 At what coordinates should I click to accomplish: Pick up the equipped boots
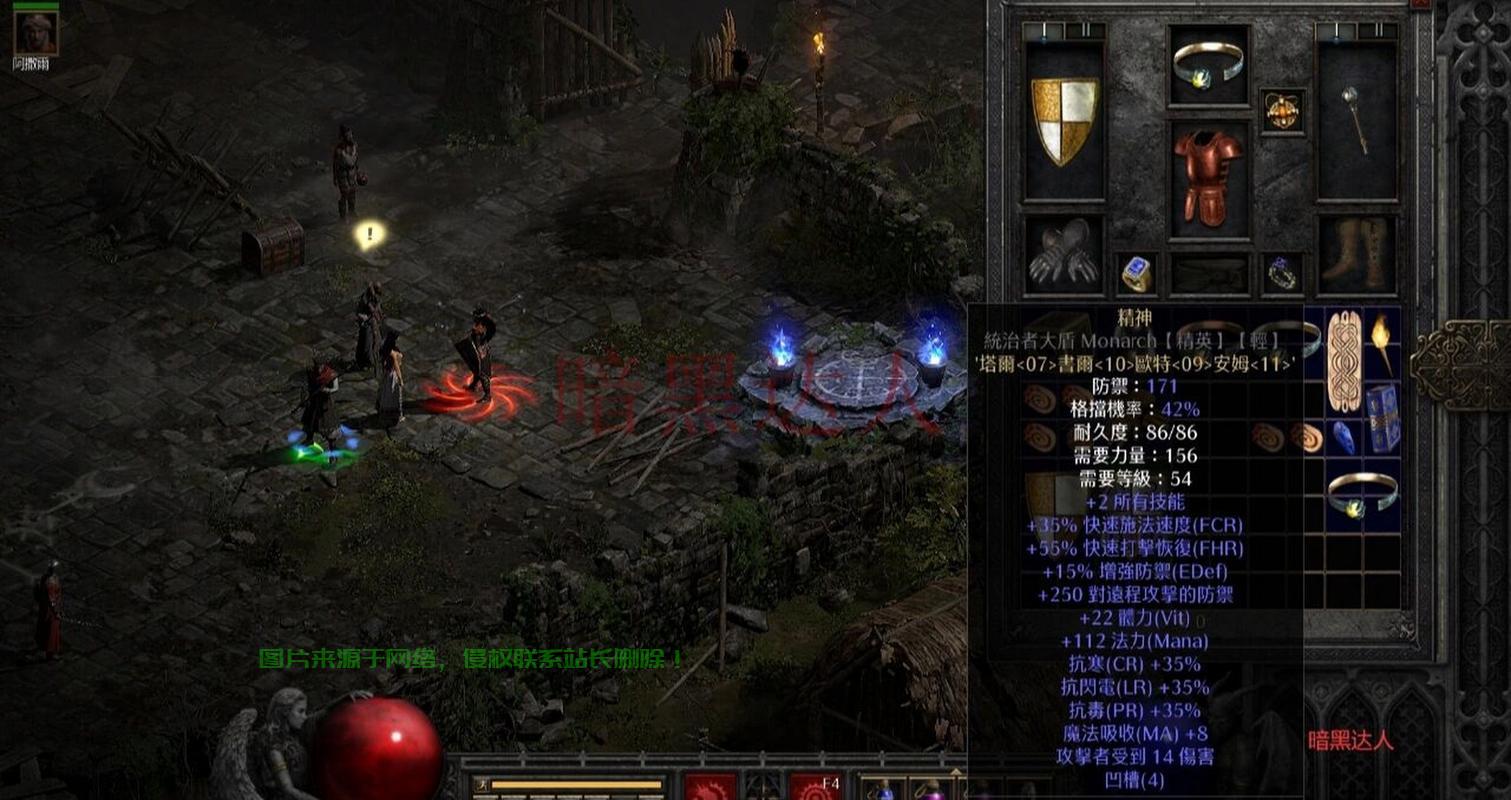[x=1355, y=256]
